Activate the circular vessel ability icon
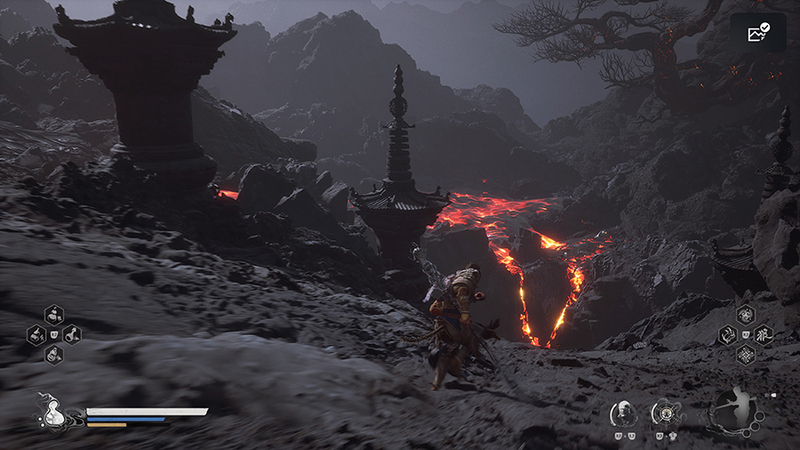 pyautogui.click(x=665, y=412)
